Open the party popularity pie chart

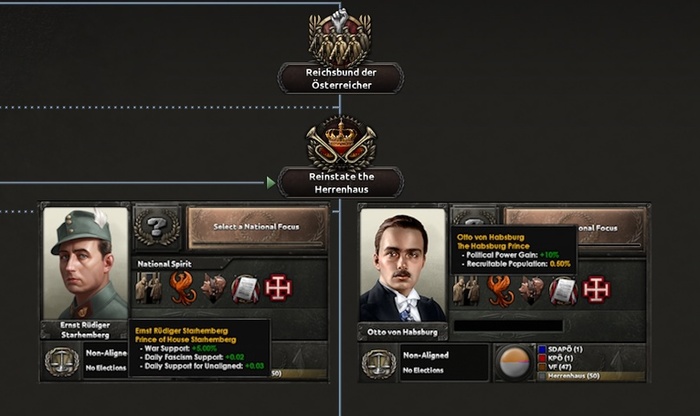coord(514,361)
